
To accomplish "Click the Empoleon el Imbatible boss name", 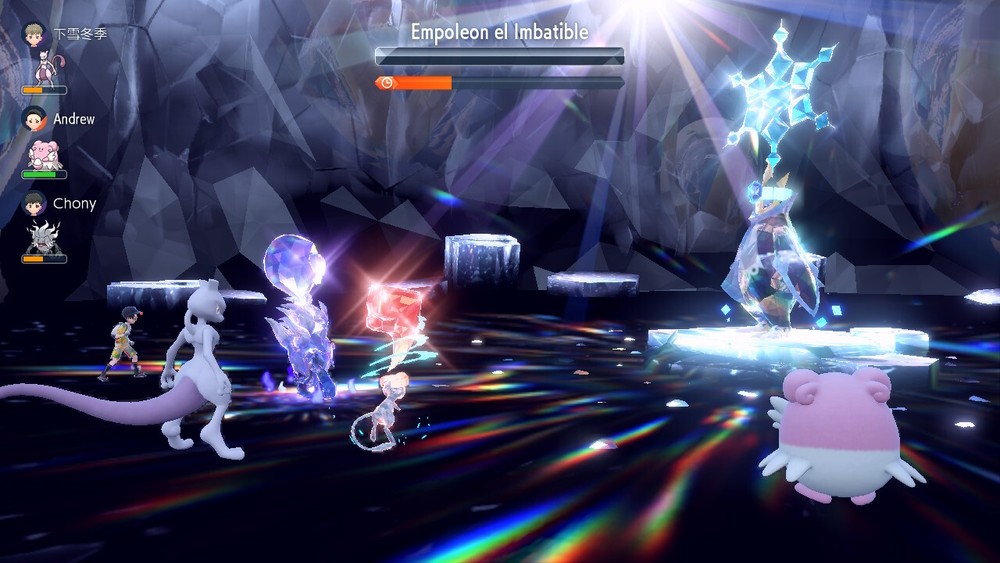I will [x=499, y=32].
